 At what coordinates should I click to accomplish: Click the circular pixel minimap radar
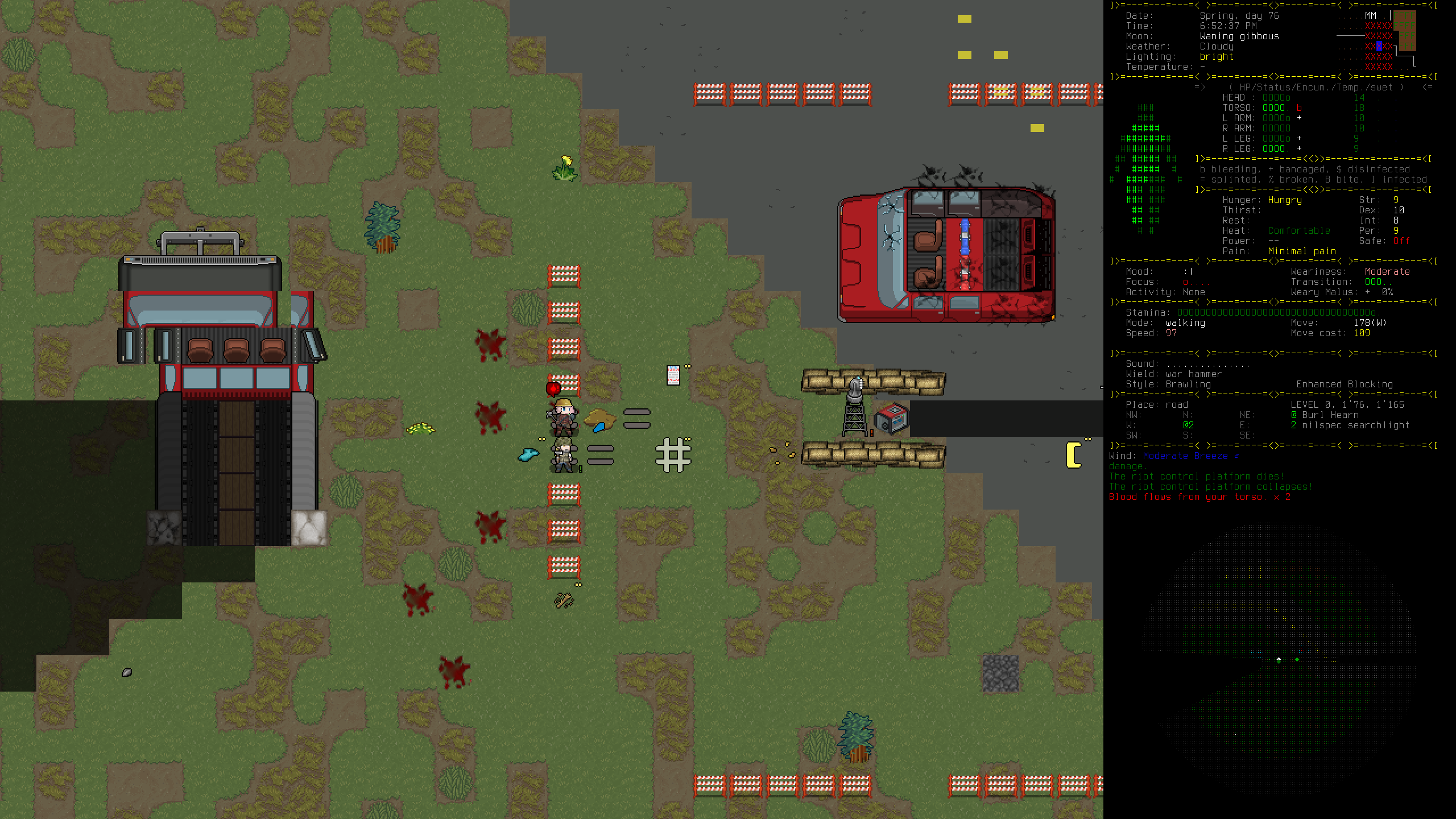[x=1279, y=660]
